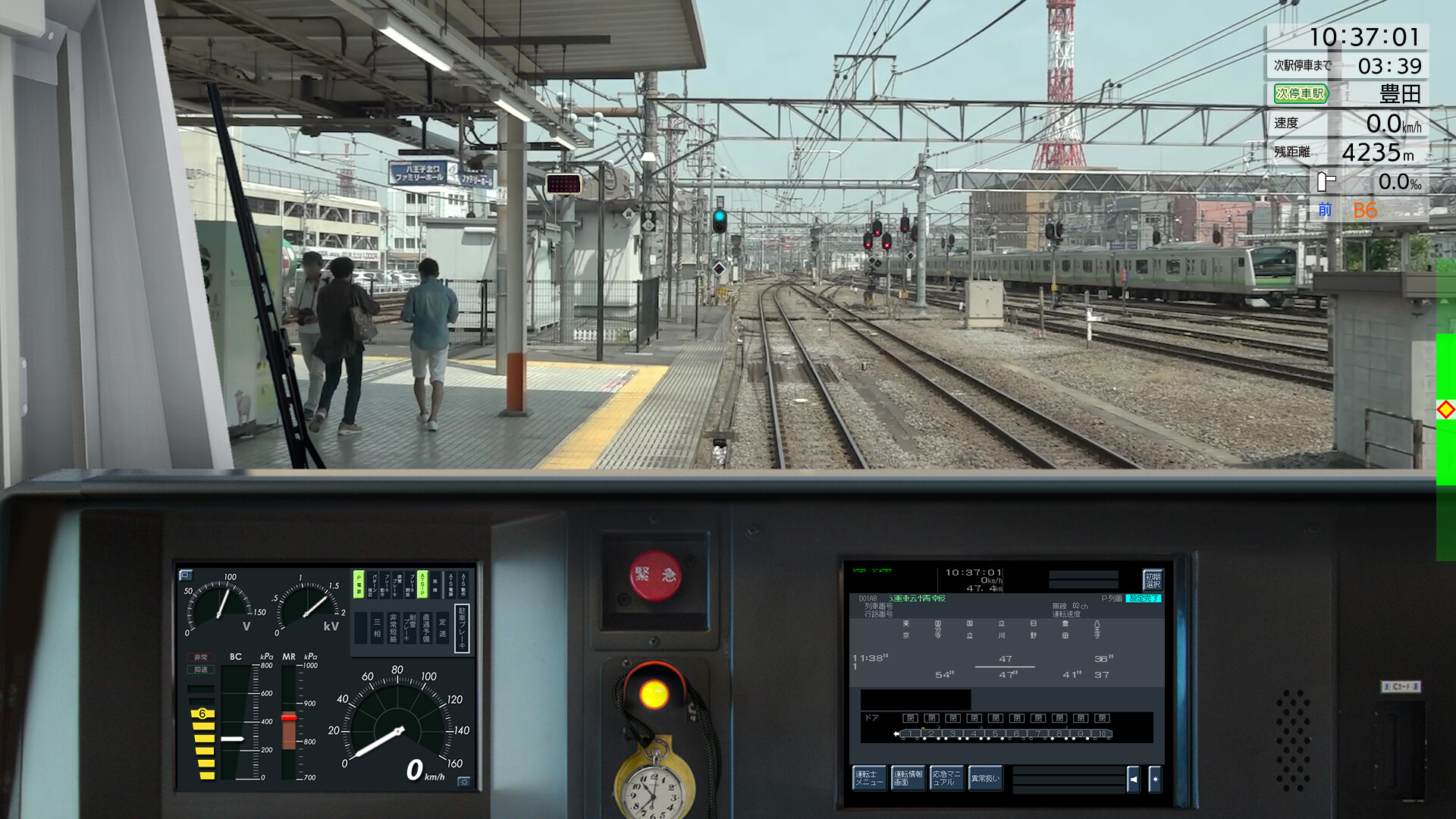Toggle the ATS-P indicator lamp

tap(422, 585)
